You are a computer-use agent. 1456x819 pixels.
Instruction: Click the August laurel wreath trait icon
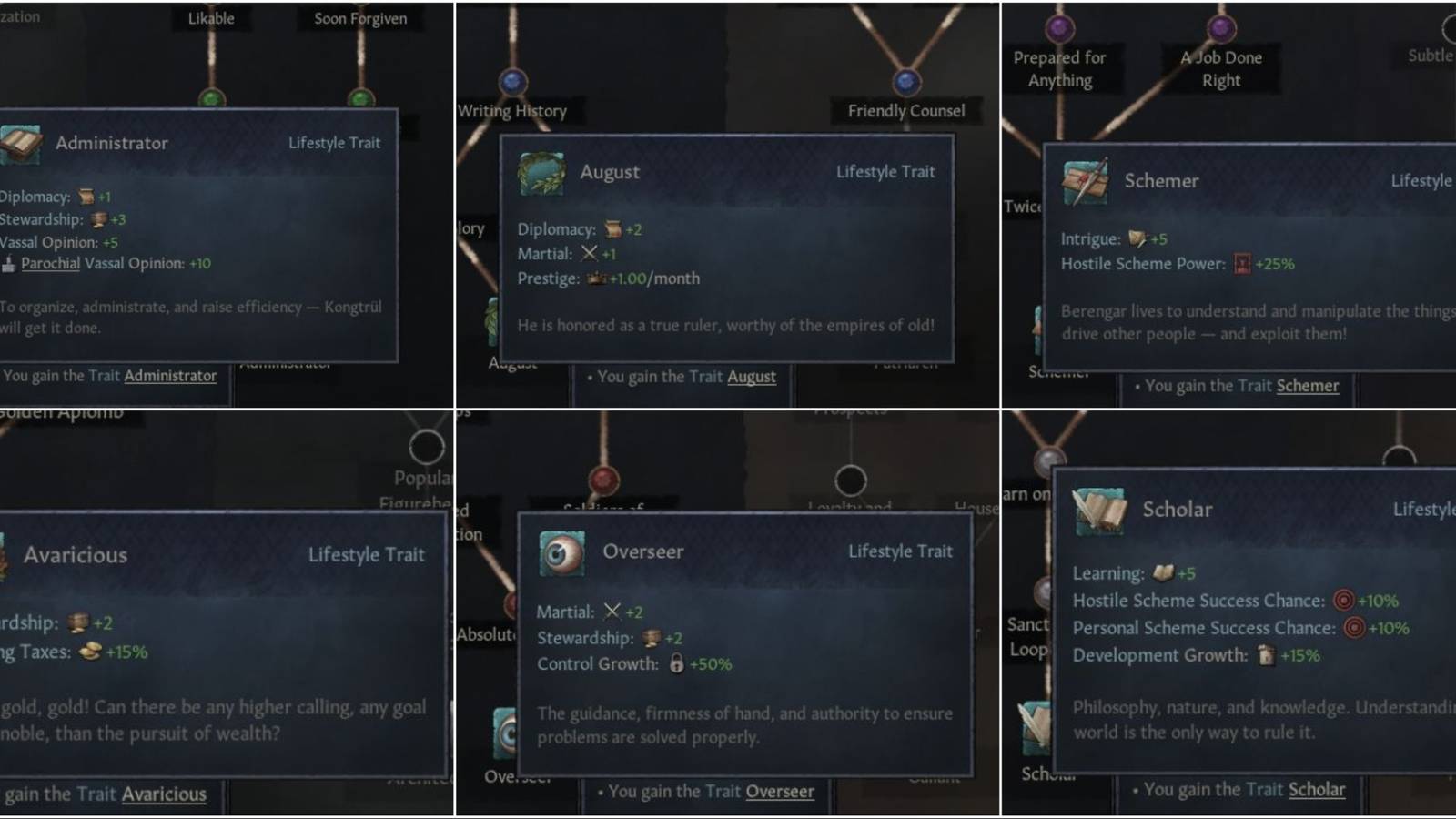541,173
